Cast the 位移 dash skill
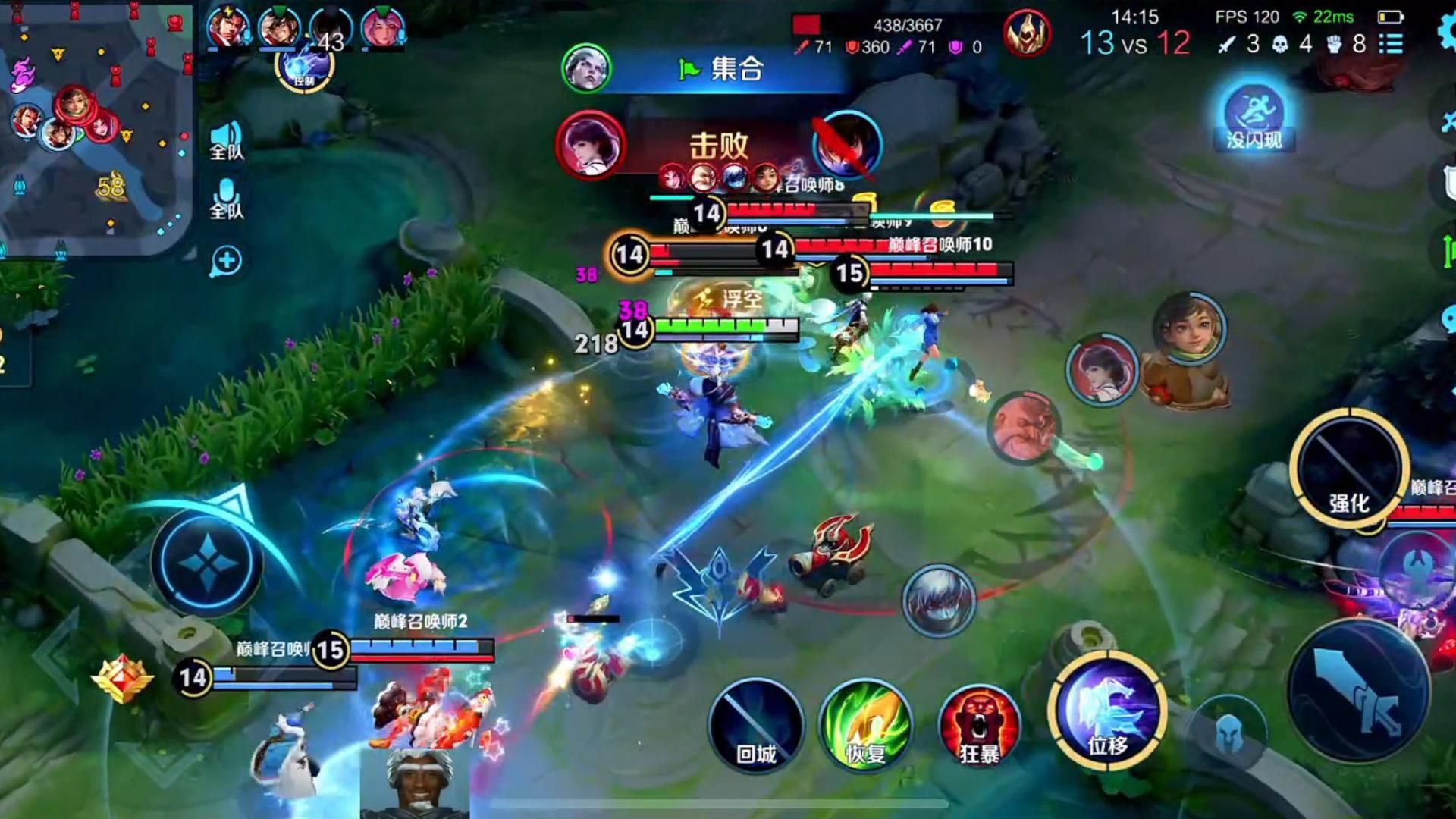Viewport: 1456px width, 819px height. [1108, 711]
